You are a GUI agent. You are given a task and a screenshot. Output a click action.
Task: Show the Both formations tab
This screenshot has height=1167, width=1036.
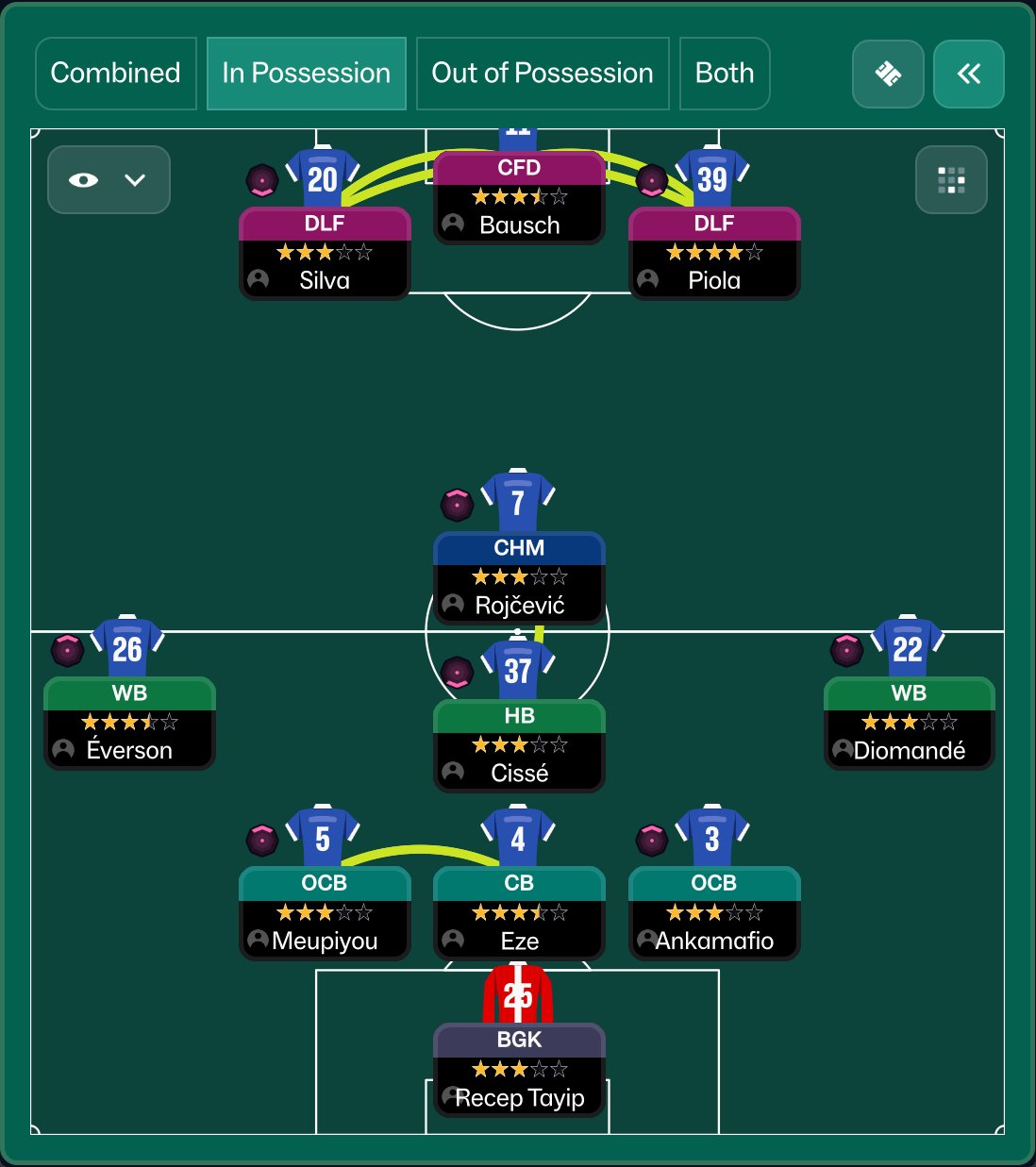(724, 74)
